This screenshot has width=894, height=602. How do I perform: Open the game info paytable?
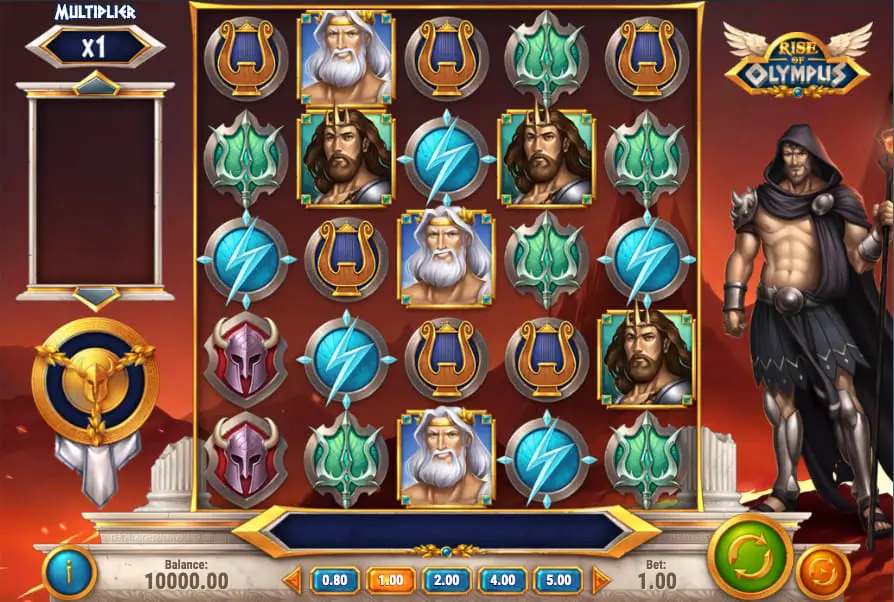point(70,574)
